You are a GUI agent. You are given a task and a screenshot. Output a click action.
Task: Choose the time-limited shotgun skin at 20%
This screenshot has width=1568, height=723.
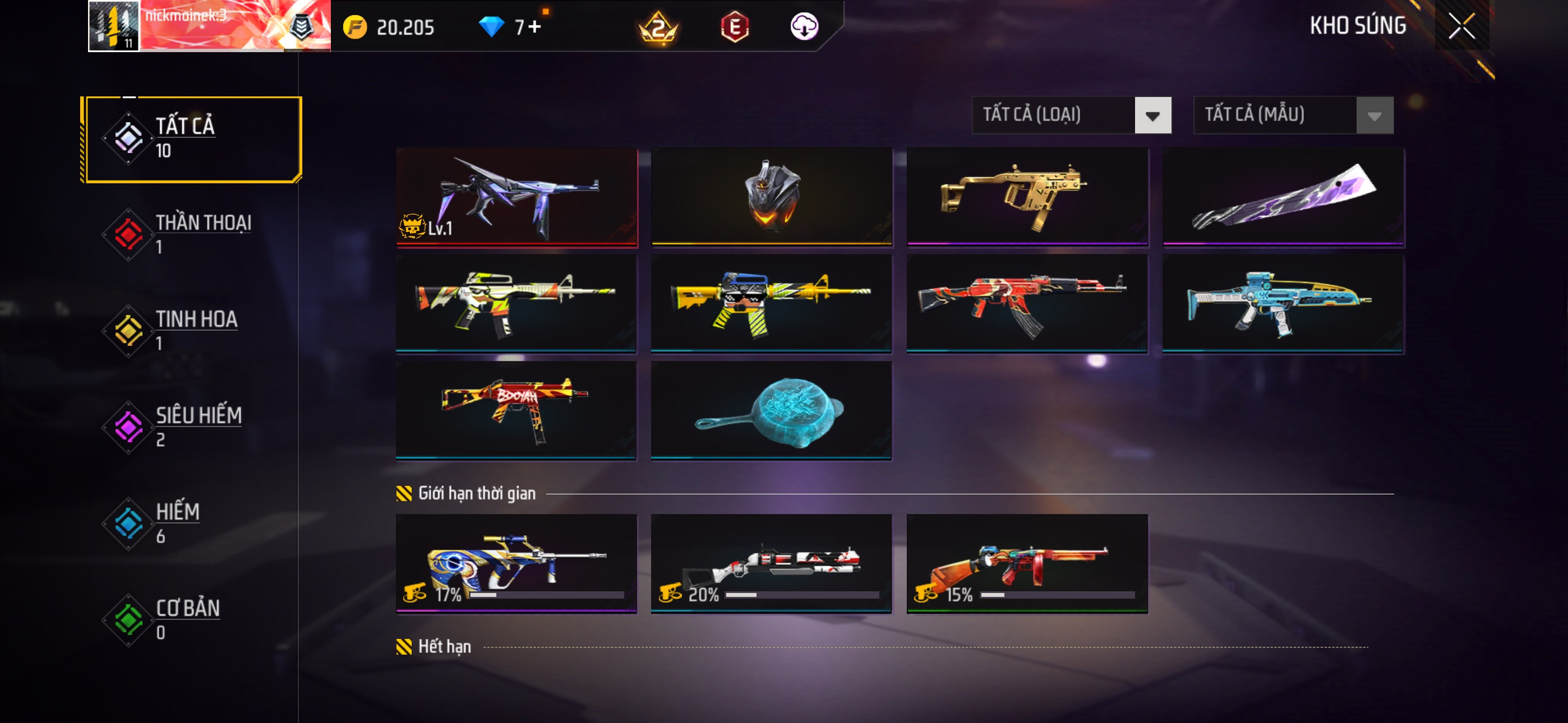[x=771, y=562]
